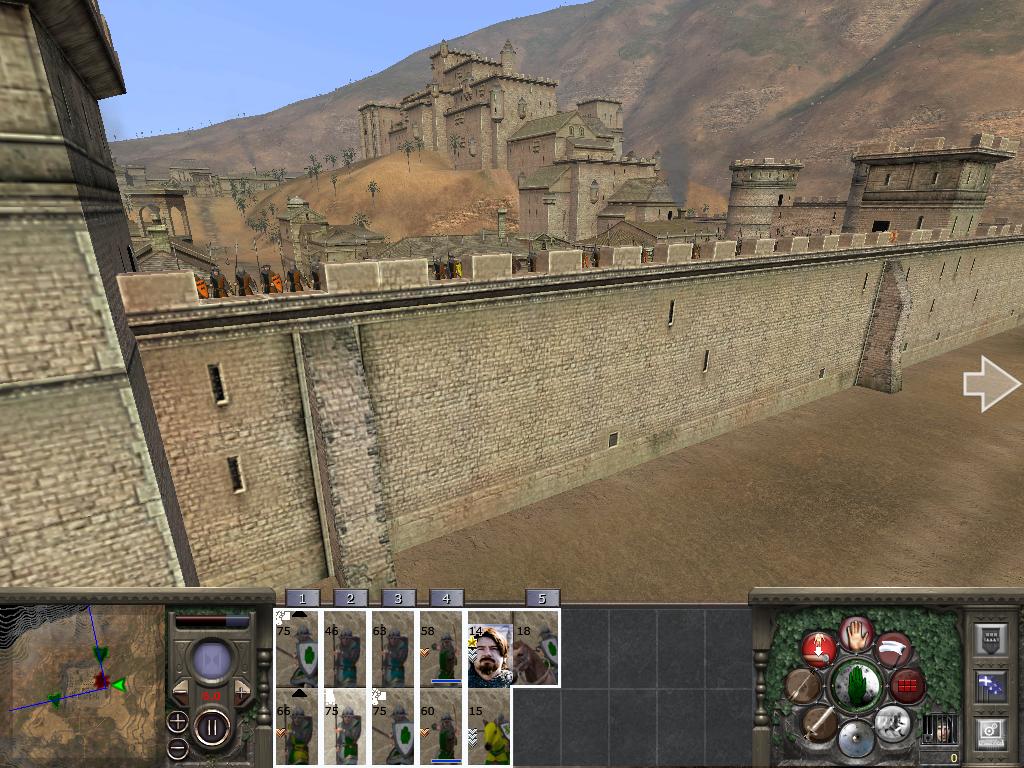
Task: Open the red formation grid button
Action: click(908, 686)
